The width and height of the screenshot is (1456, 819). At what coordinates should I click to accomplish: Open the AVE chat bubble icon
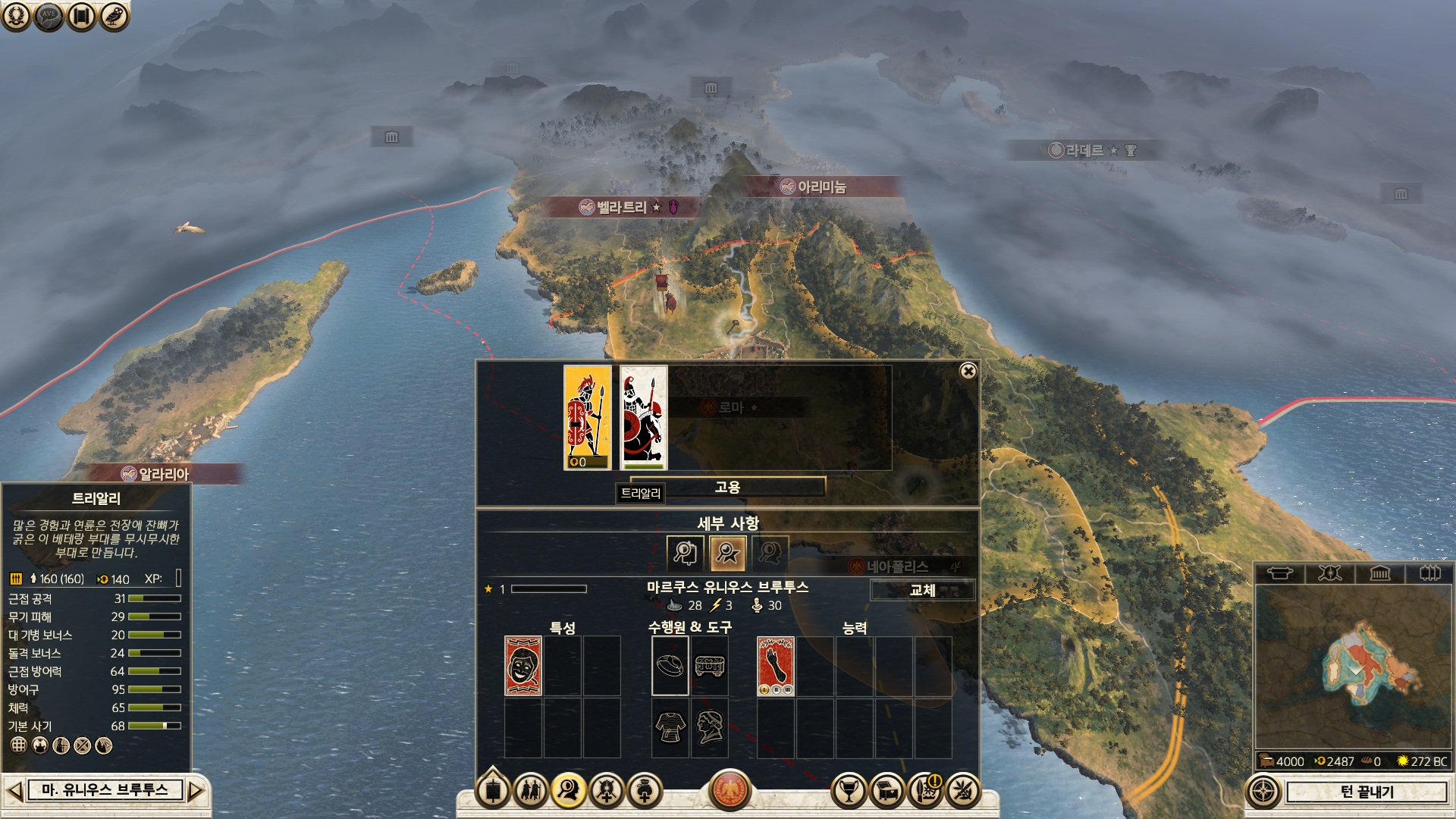click(49, 16)
